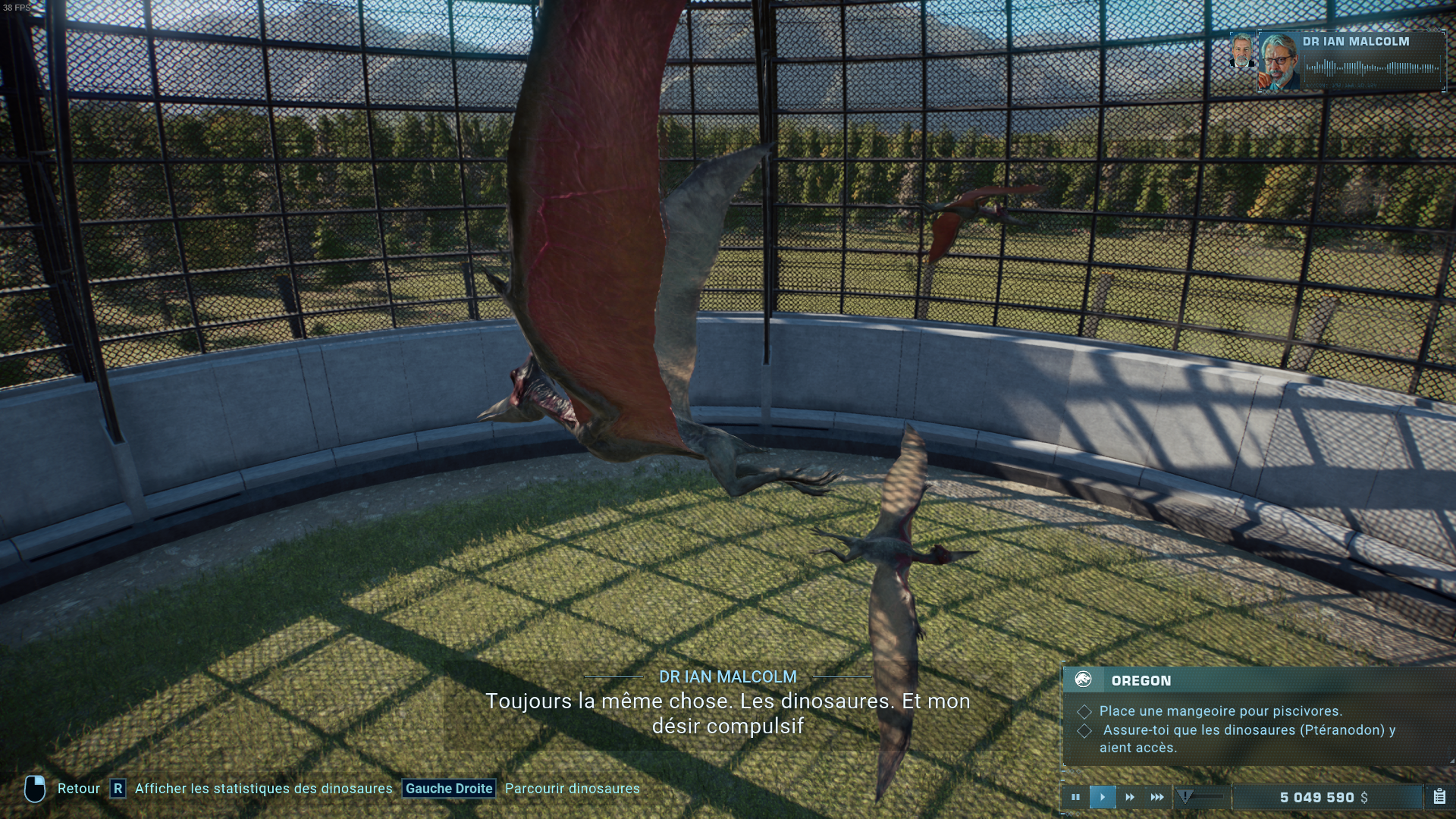Click the alert warning triangle indicator
Viewport: 1456px width, 819px height.
point(1185,796)
